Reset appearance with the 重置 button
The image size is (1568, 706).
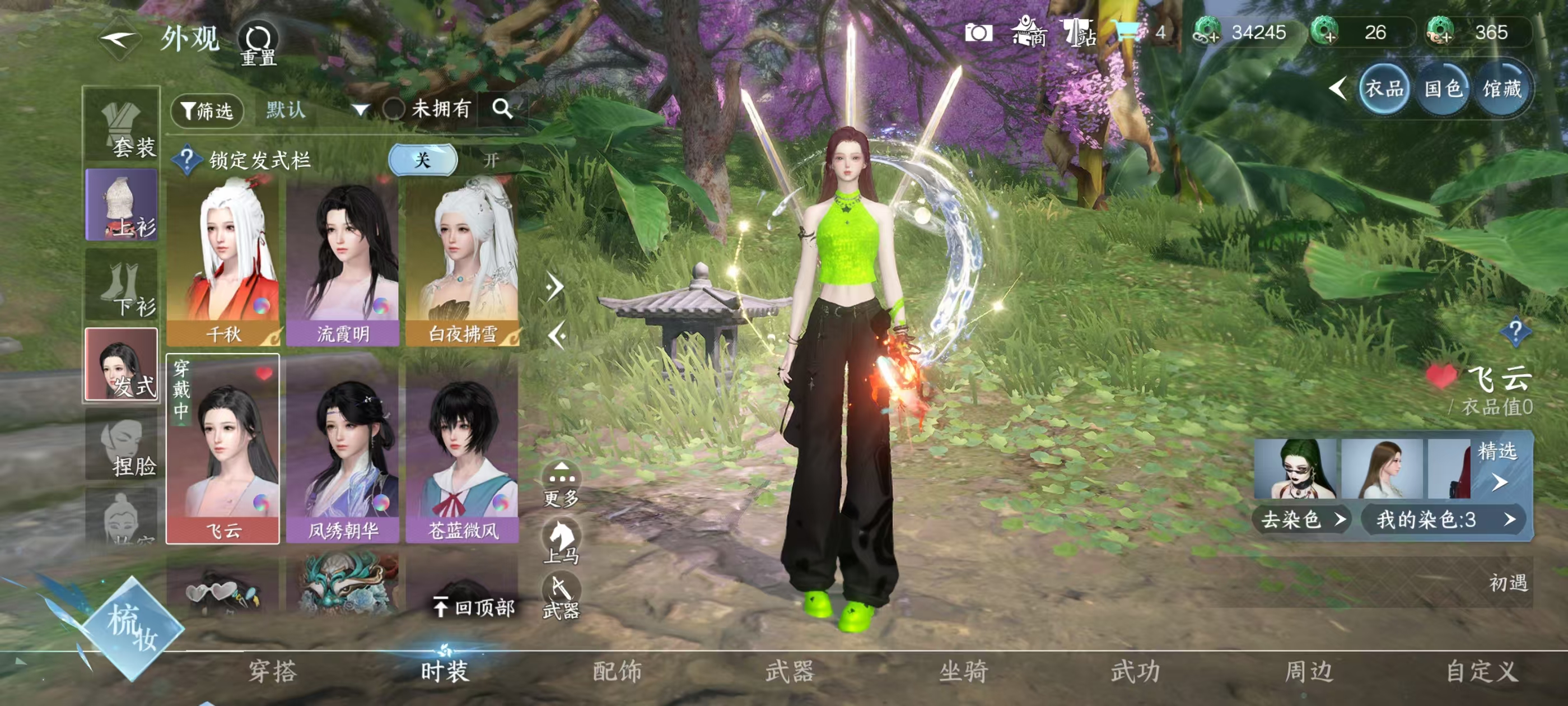coord(258,43)
